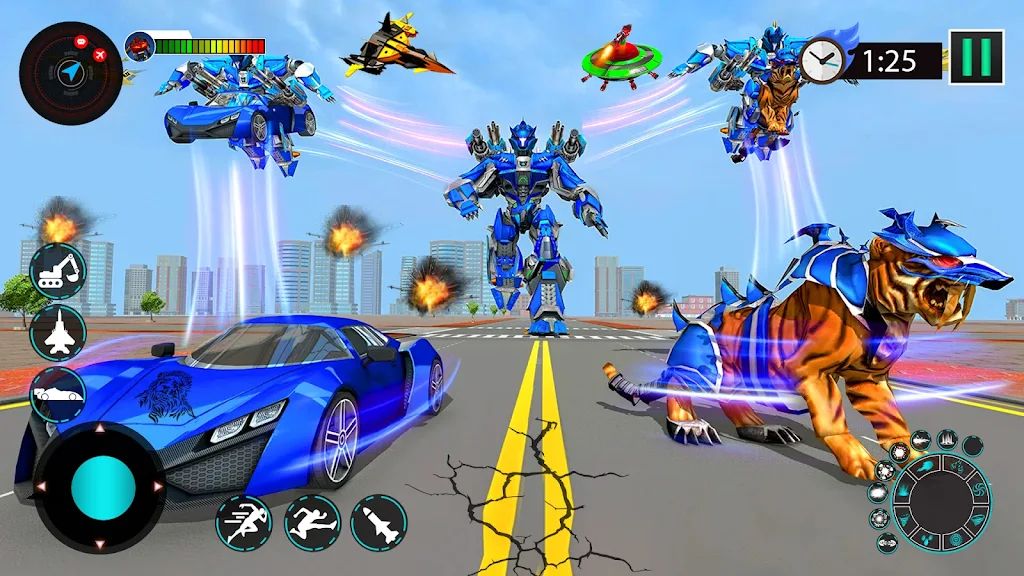Viewport: 1024px width, 576px height.
Task: Transform into the excavator form
Action: (x=58, y=268)
